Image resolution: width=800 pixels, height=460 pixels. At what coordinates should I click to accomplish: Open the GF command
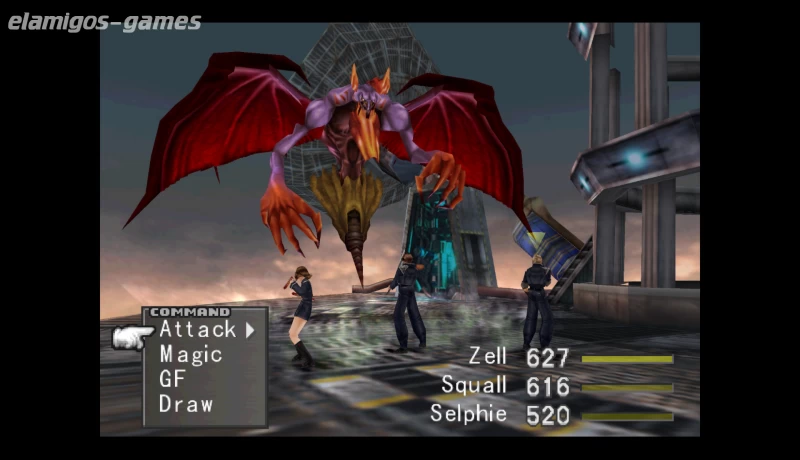click(172, 379)
